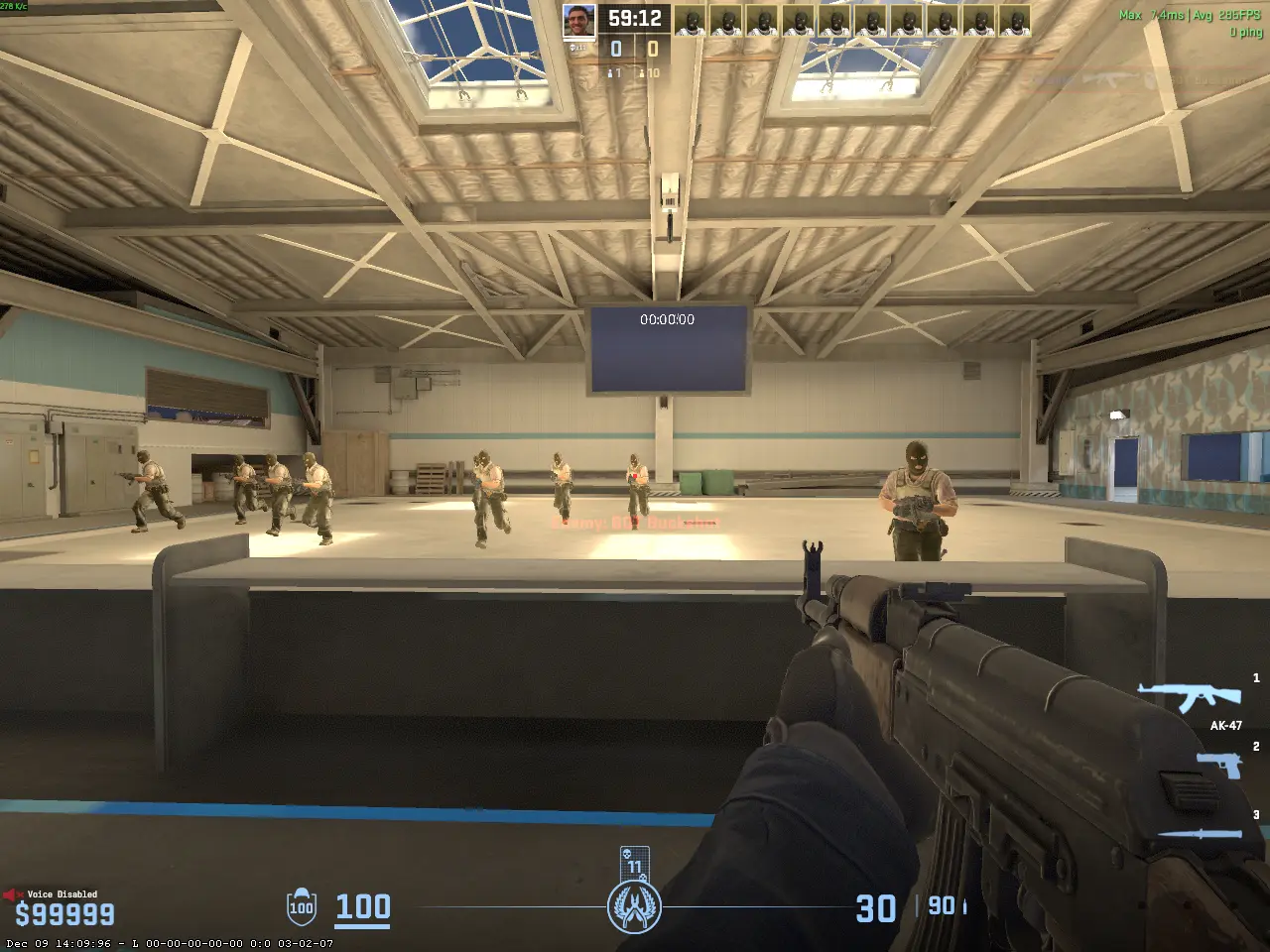Select the AK-47 weapon slot
1270x952 pixels.
pos(1189,697)
